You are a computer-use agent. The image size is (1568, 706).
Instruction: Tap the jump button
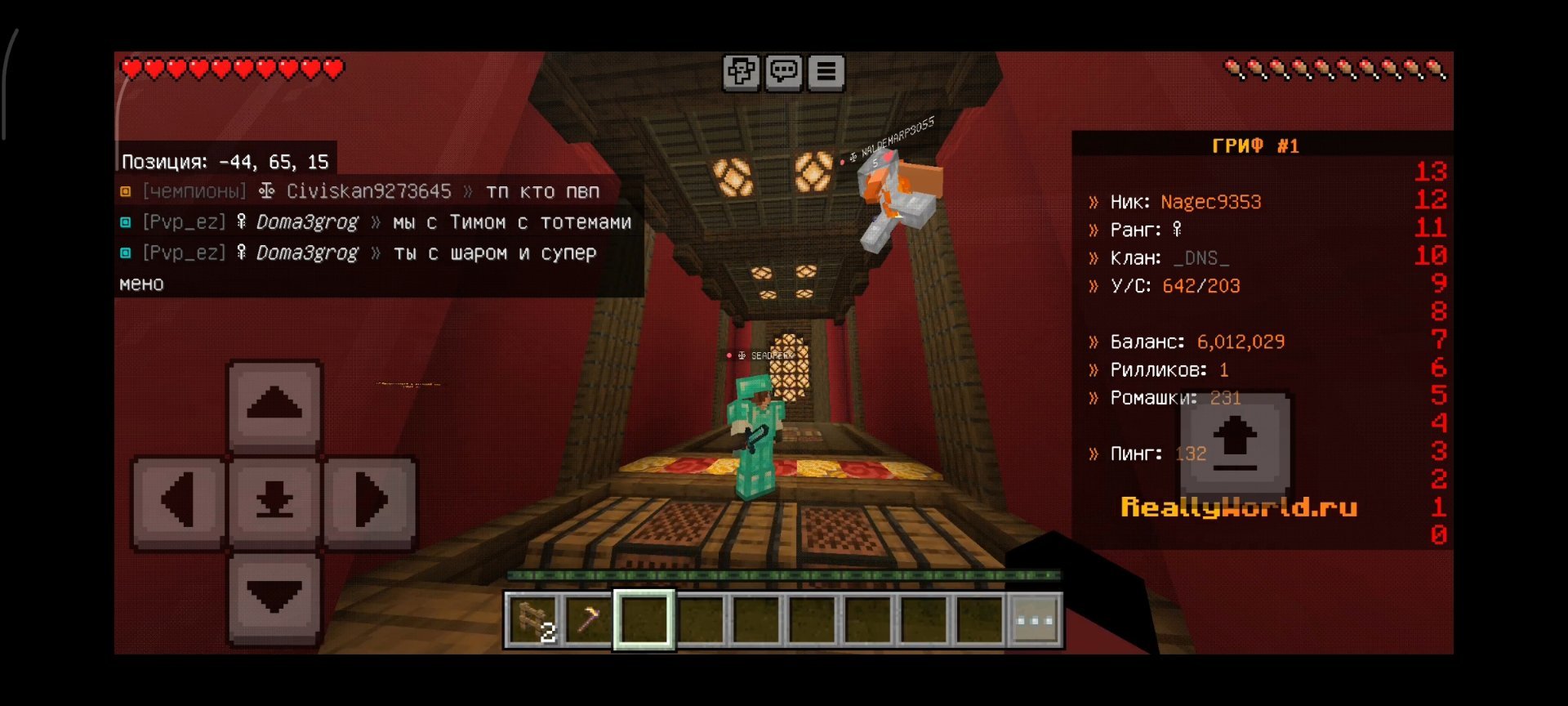tap(1235, 444)
